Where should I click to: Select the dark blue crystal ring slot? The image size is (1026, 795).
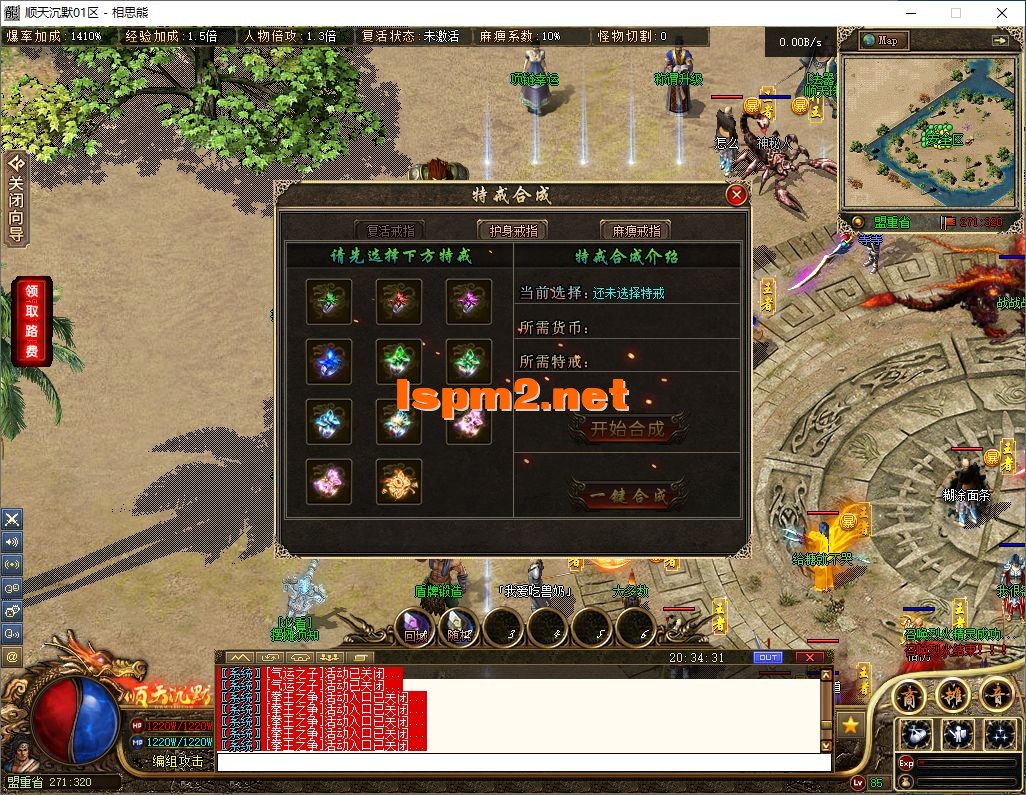(x=329, y=361)
